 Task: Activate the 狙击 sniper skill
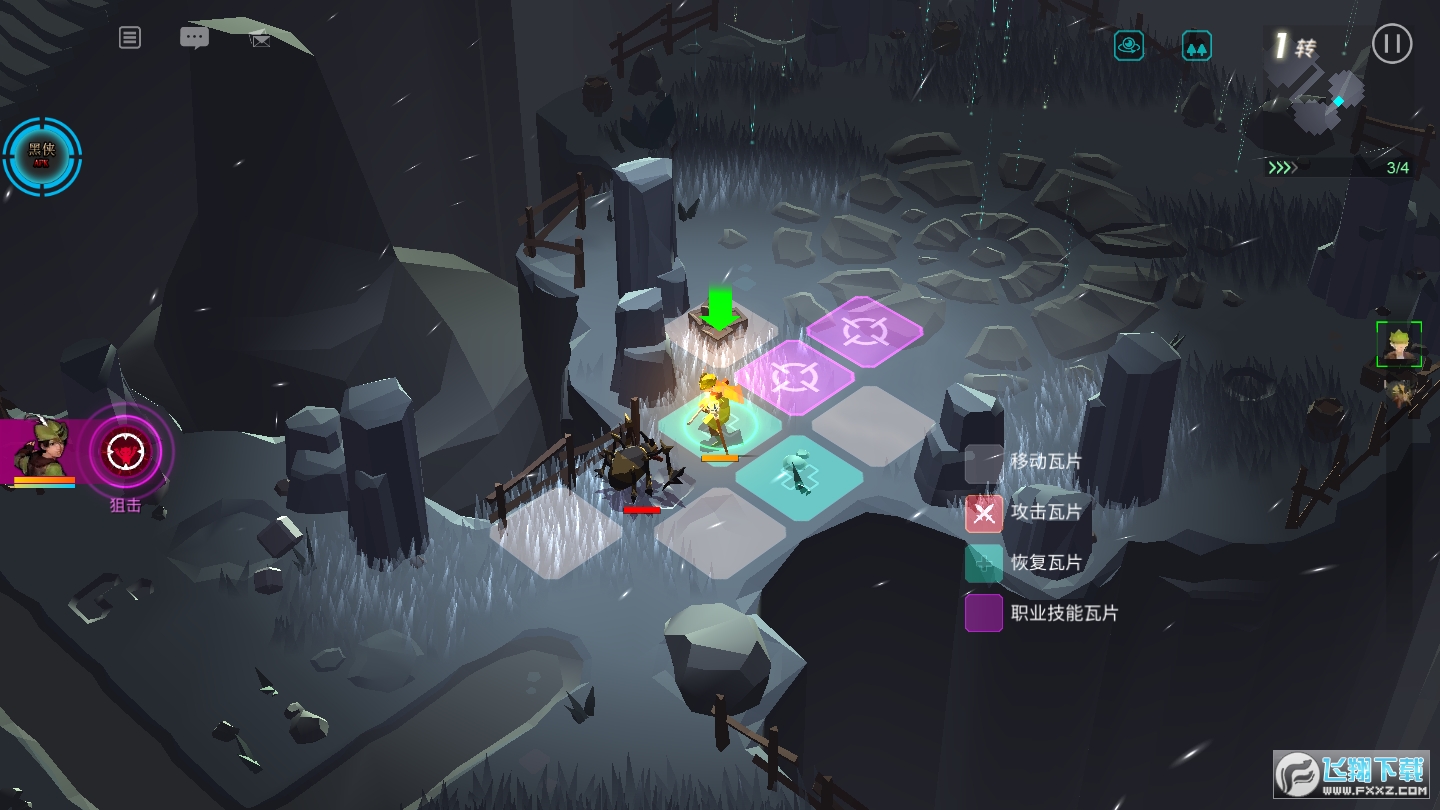pyautogui.click(x=126, y=452)
